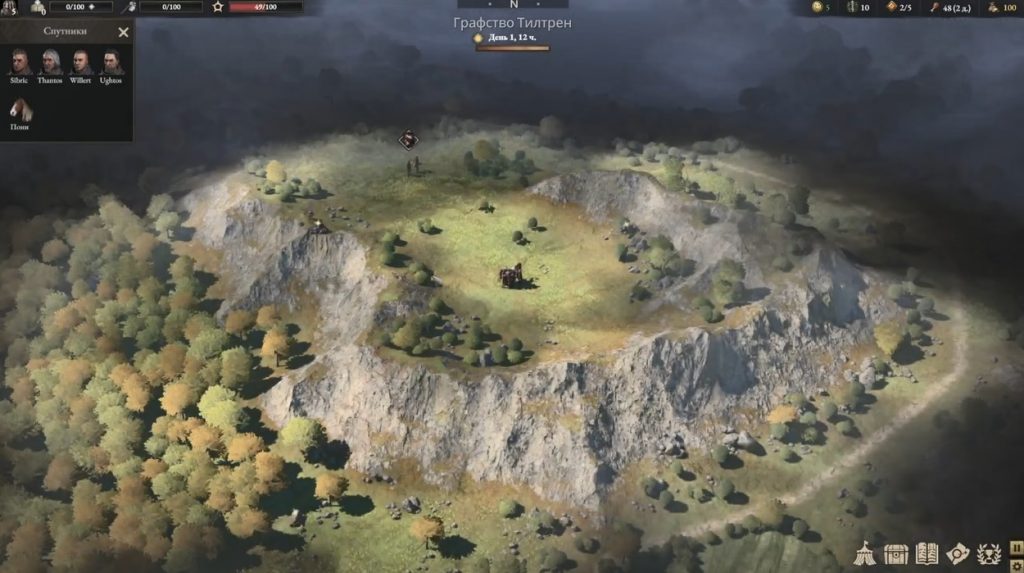The image size is (1024, 573).
Task: Select companion Thantos's portrait
Action: click(50, 62)
